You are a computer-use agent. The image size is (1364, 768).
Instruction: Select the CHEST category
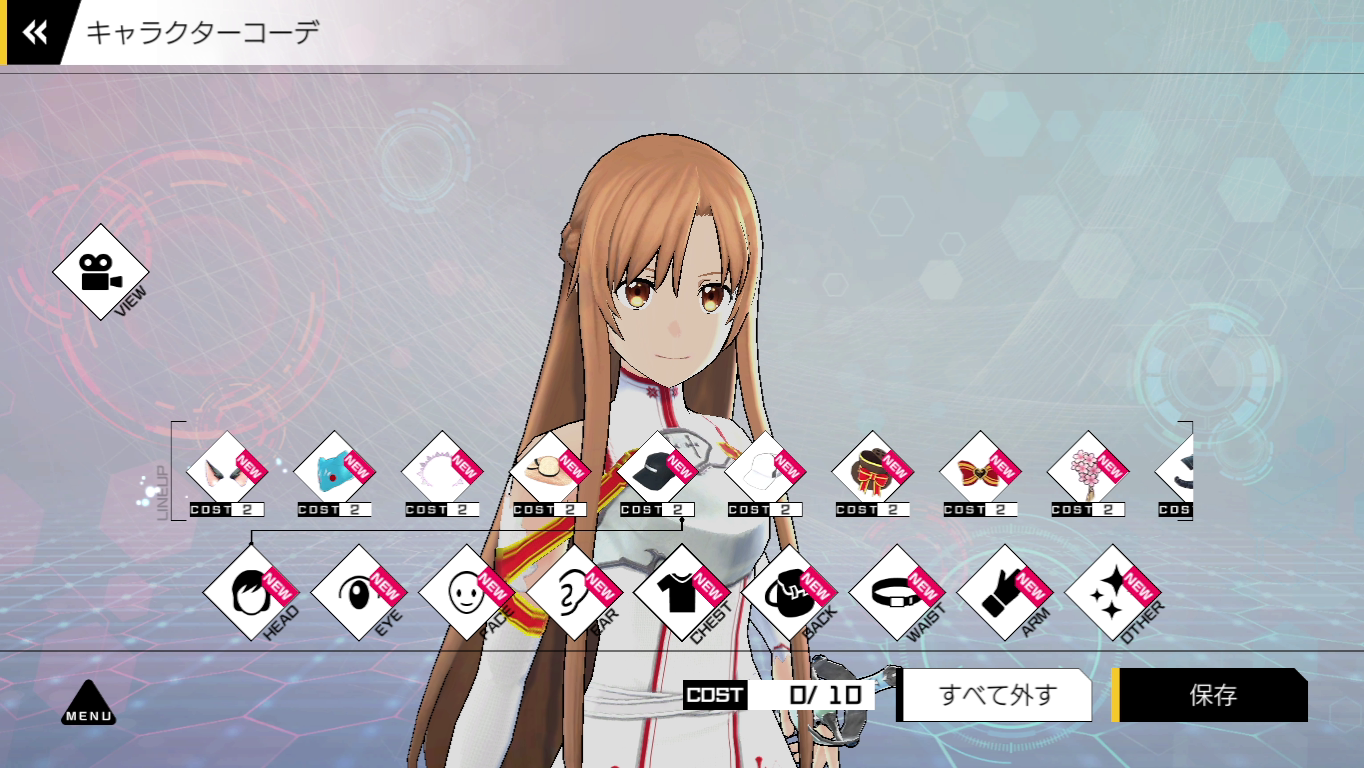tap(682, 592)
